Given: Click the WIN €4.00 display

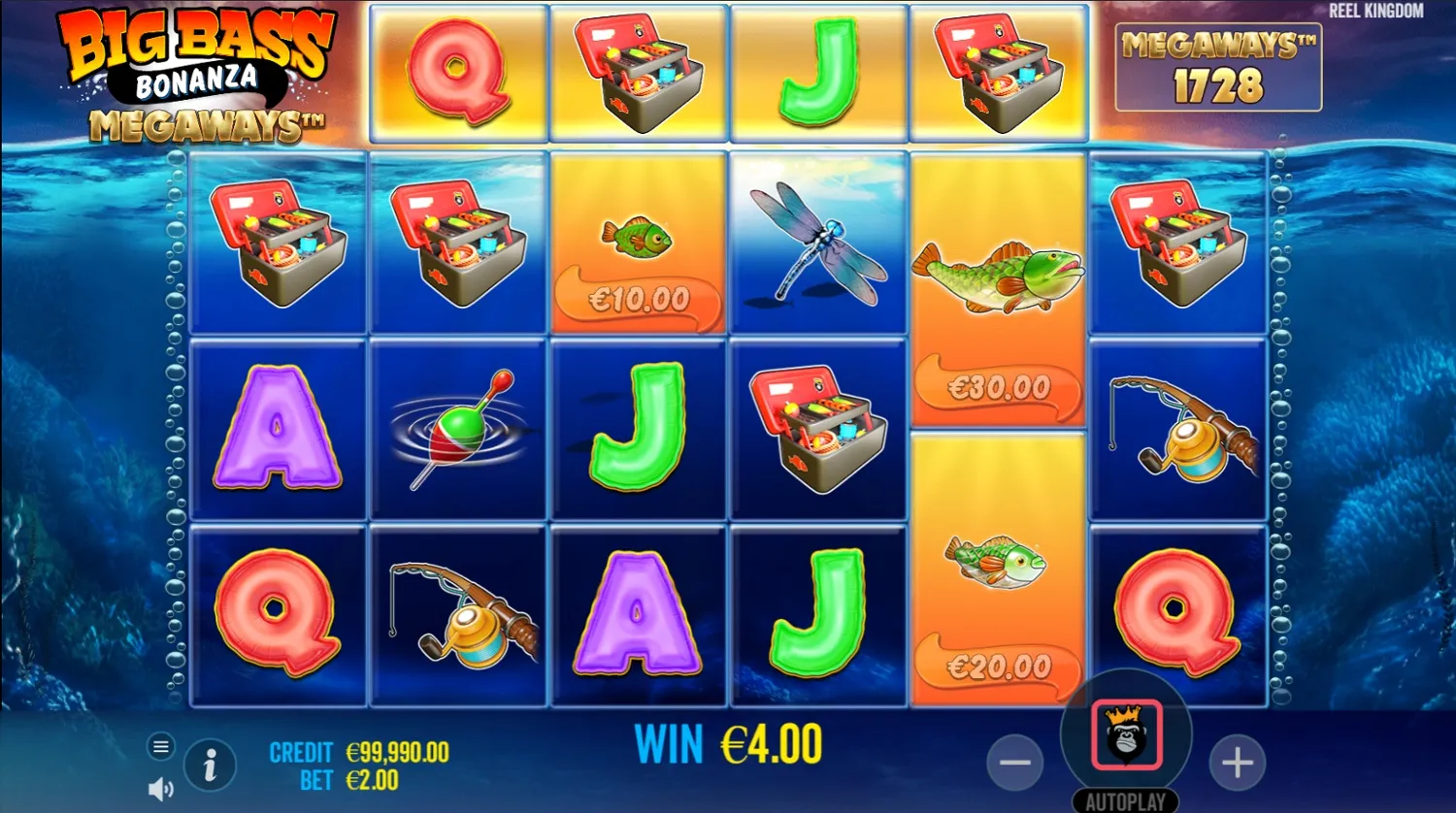Looking at the screenshot, I should (726, 744).
